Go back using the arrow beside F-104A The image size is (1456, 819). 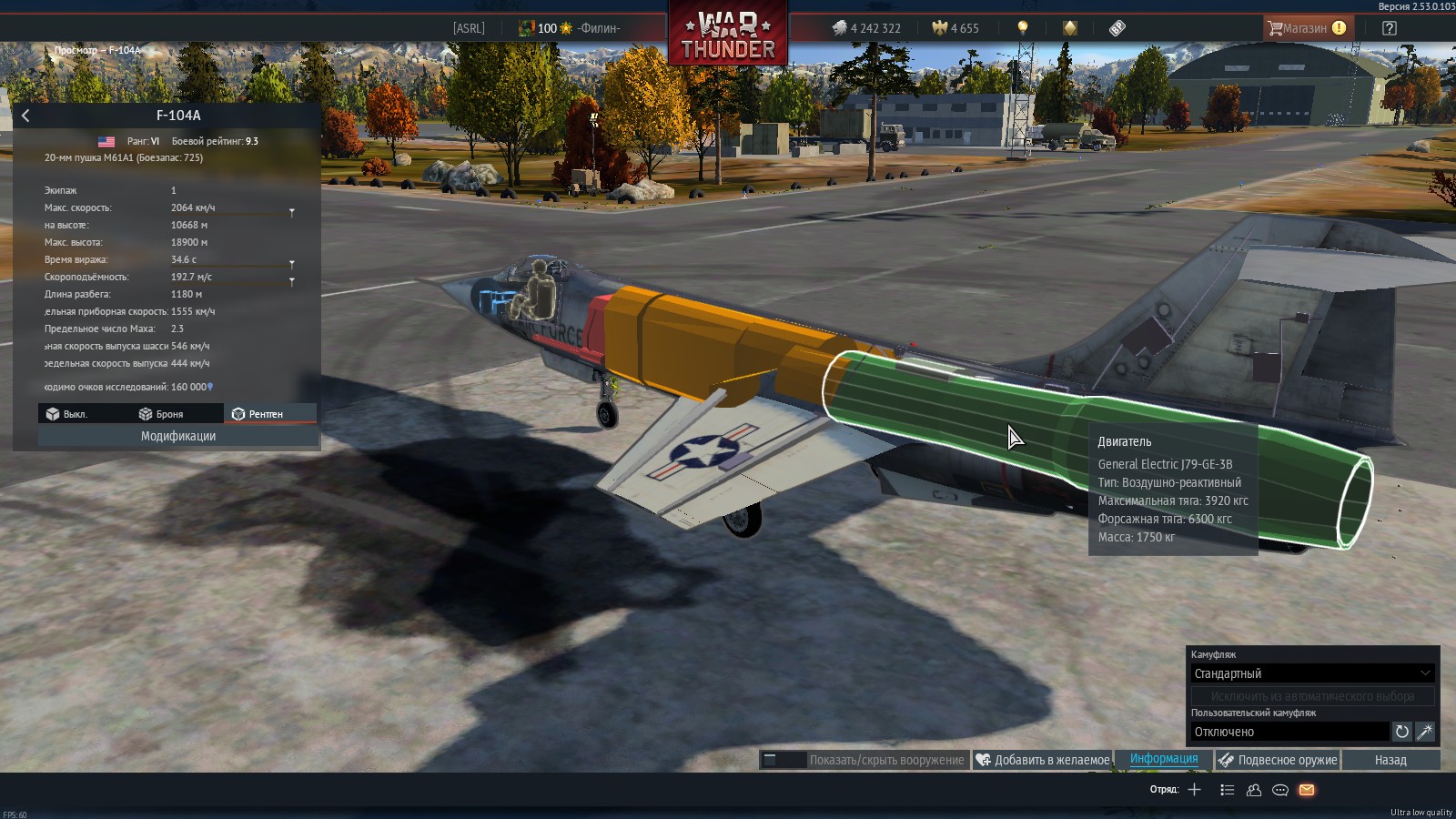point(25,116)
